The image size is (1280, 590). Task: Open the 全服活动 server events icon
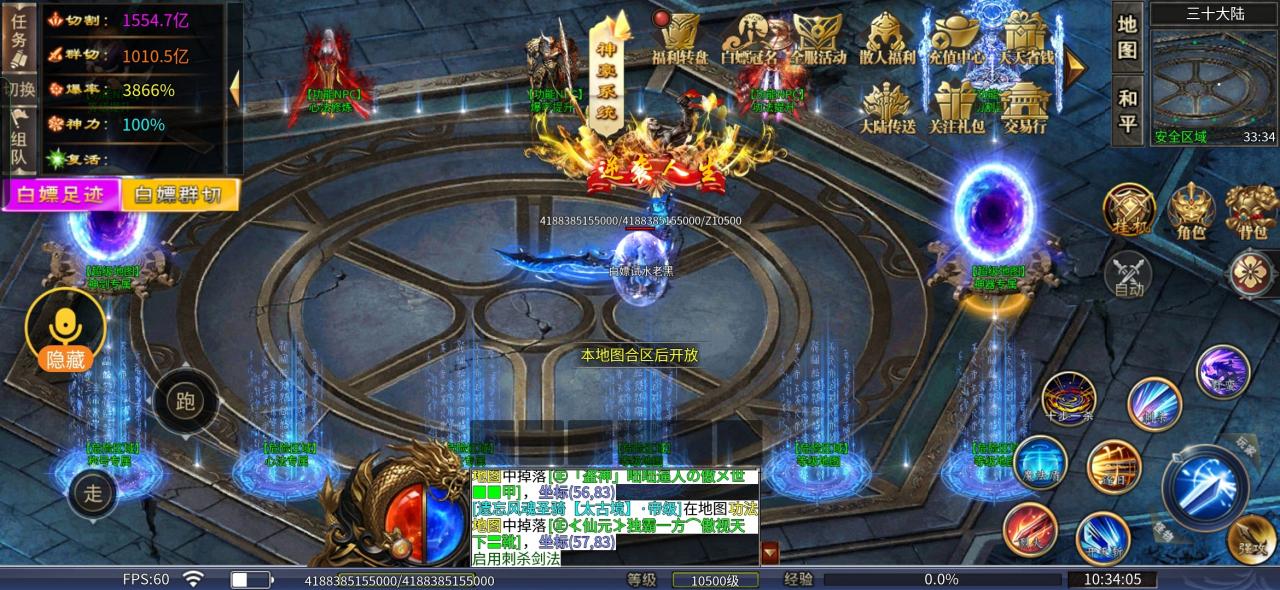[818, 40]
